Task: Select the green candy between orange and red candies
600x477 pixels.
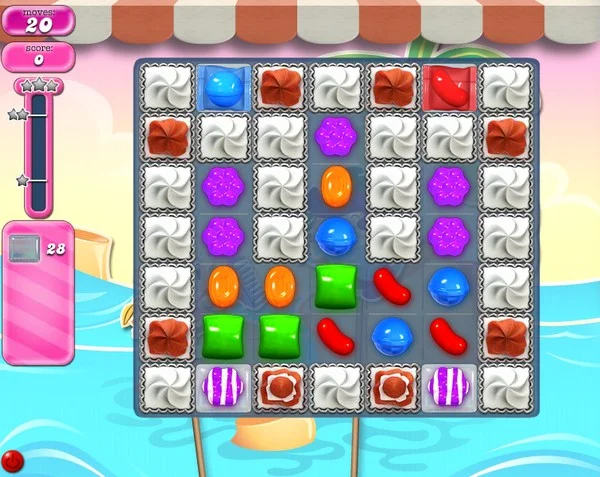Action: click(x=335, y=286)
